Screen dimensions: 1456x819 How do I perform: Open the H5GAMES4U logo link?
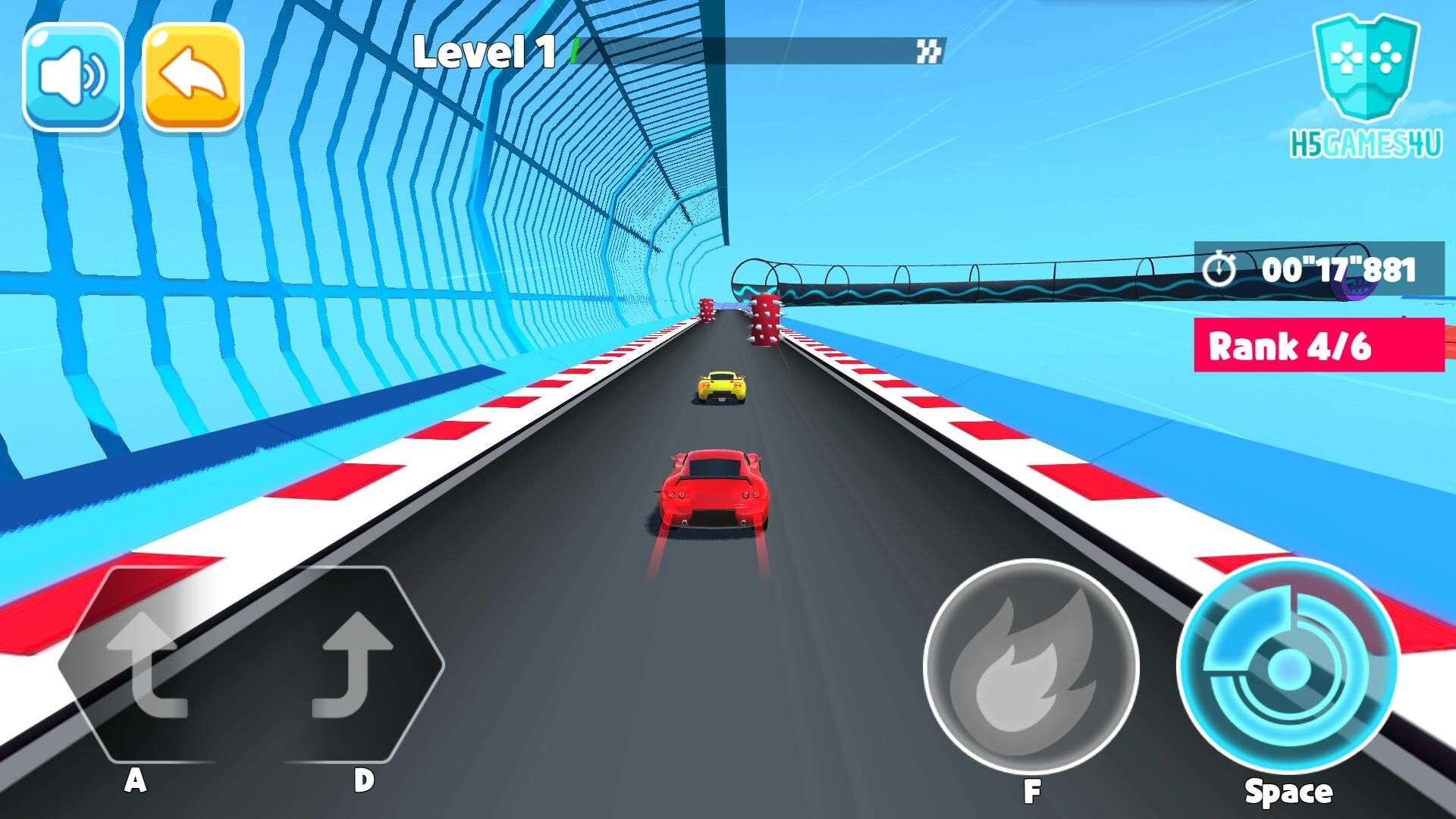1365,87
